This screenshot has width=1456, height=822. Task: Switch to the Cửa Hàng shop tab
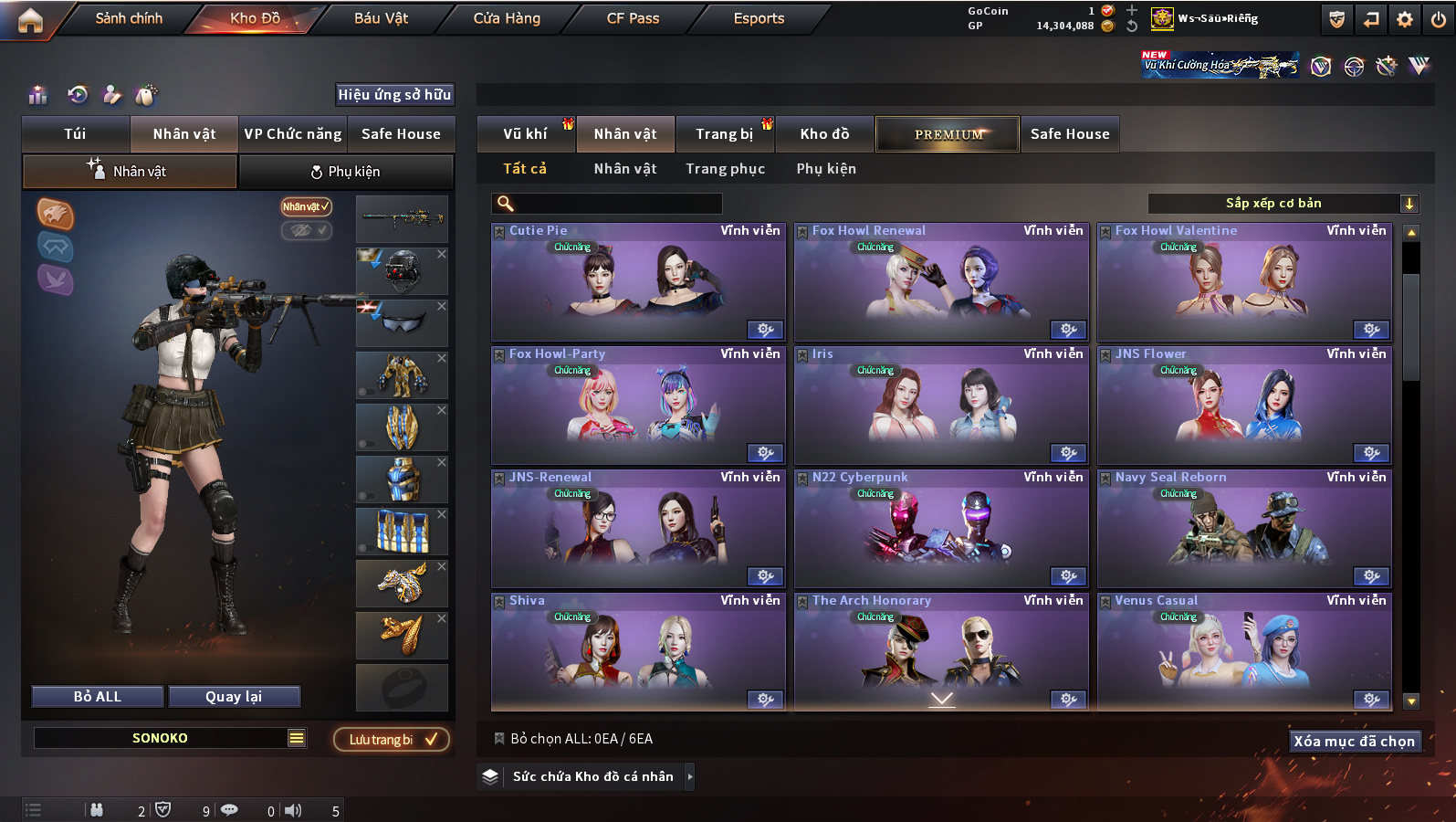(x=507, y=18)
